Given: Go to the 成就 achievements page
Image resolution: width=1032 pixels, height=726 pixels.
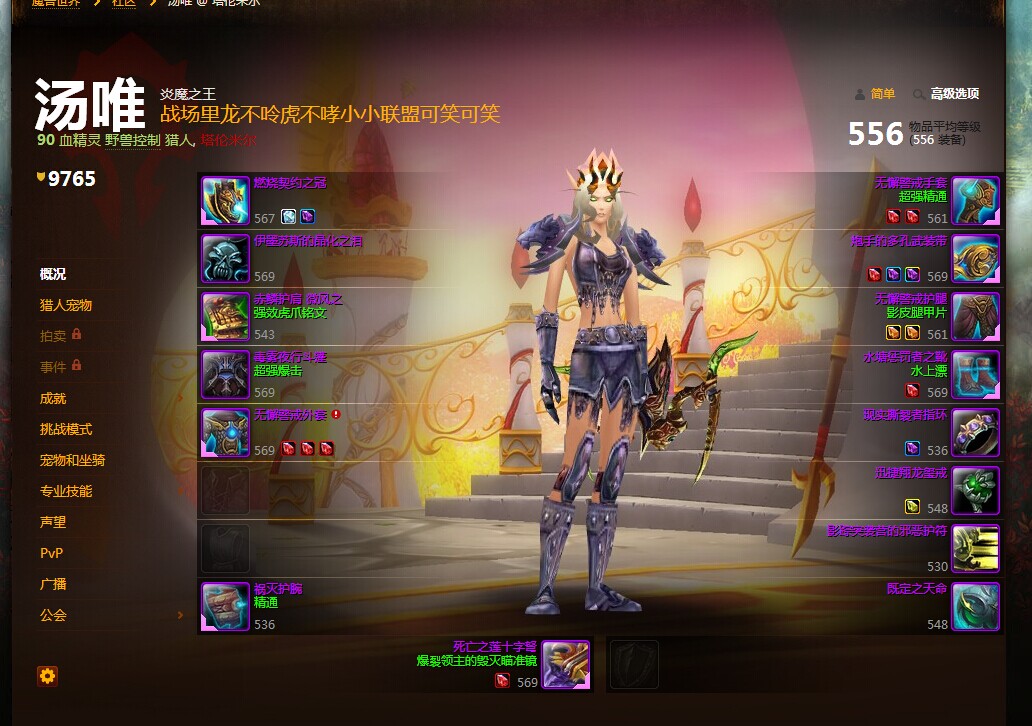Looking at the screenshot, I should [53, 398].
